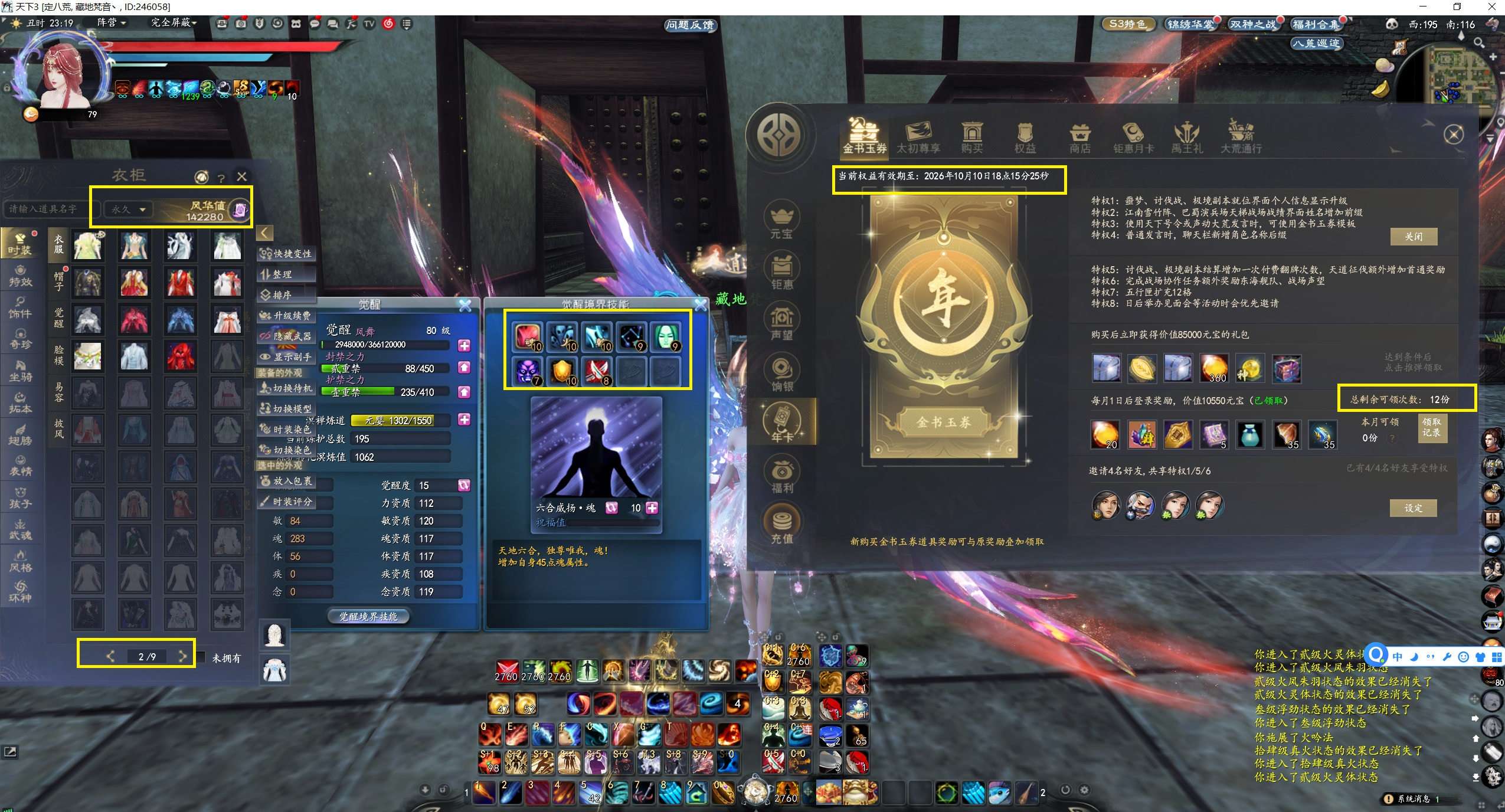
Task: Select the purple demon mask skill icon
Action: [x=527, y=372]
